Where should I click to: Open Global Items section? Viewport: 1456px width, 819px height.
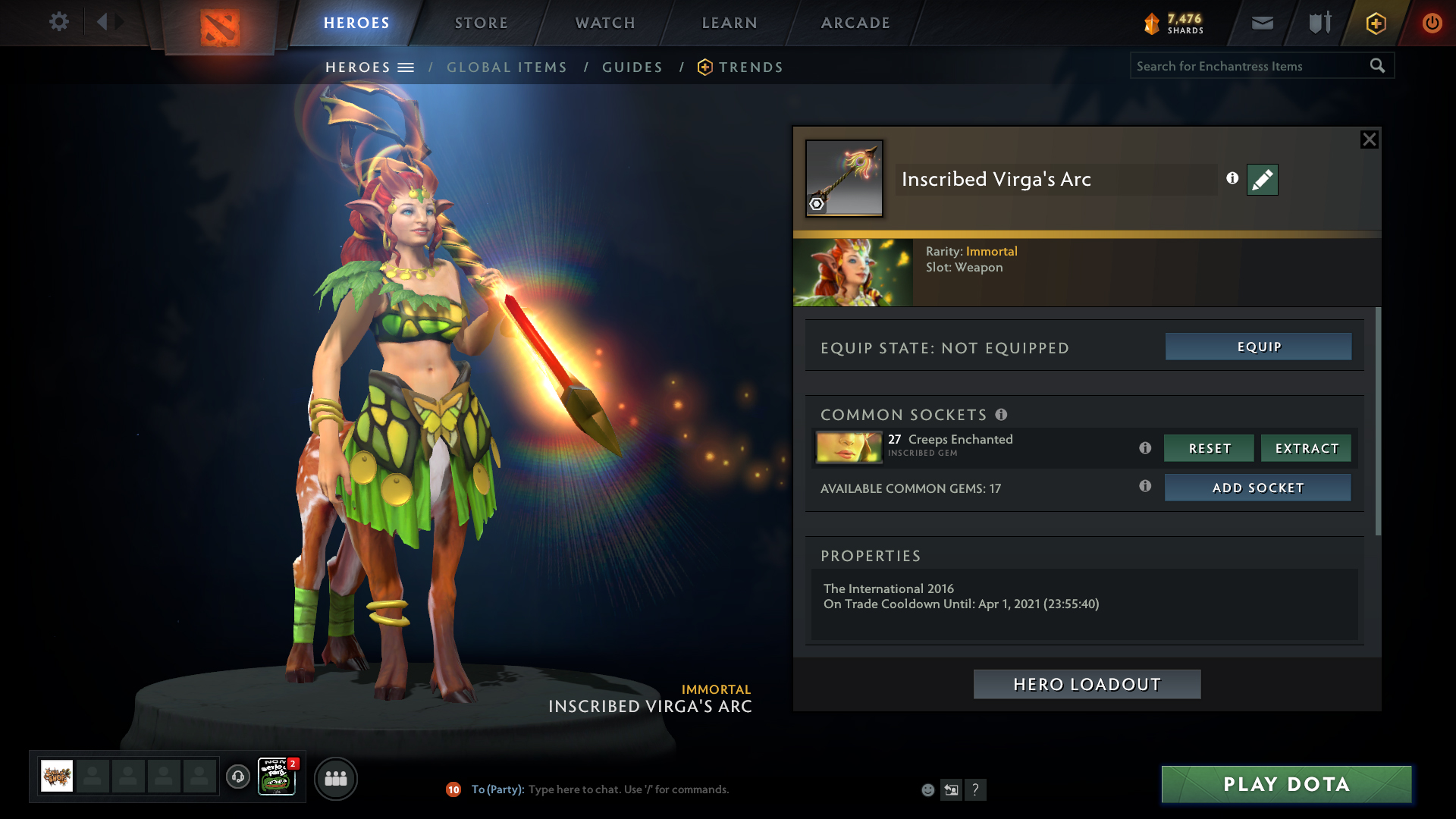[507, 67]
